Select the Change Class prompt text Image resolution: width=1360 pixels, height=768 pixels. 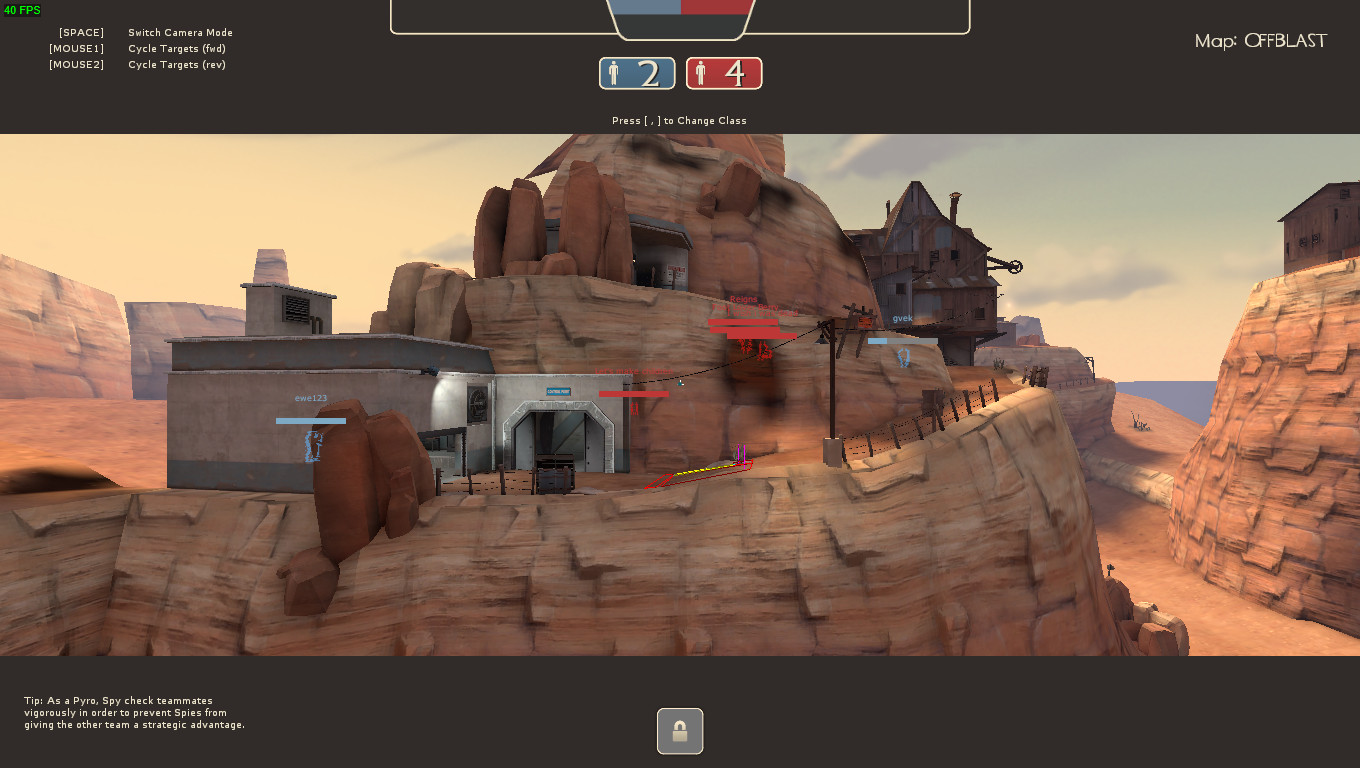[679, 120]
